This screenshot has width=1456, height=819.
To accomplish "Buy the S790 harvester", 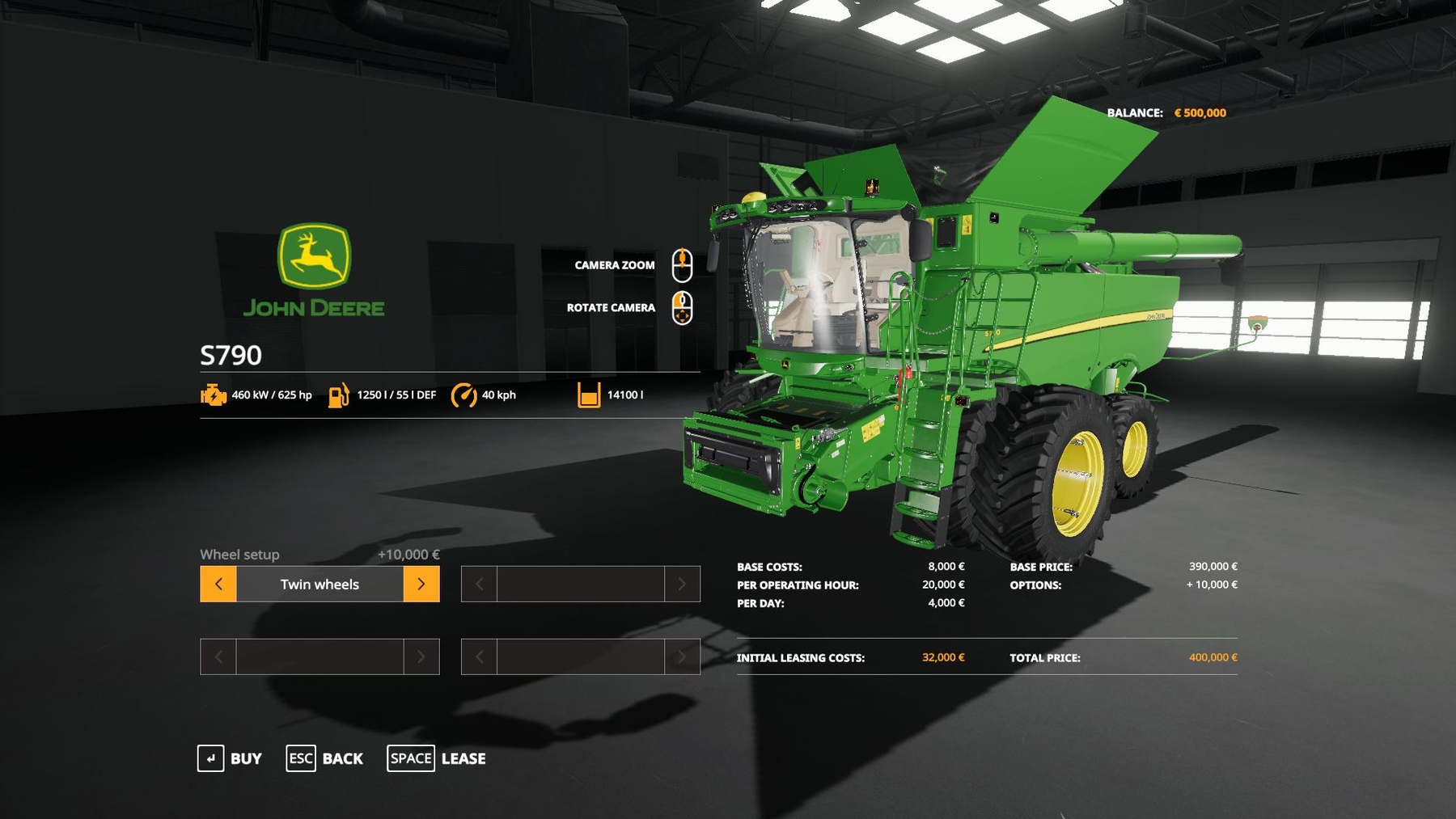I will (231, 758).
